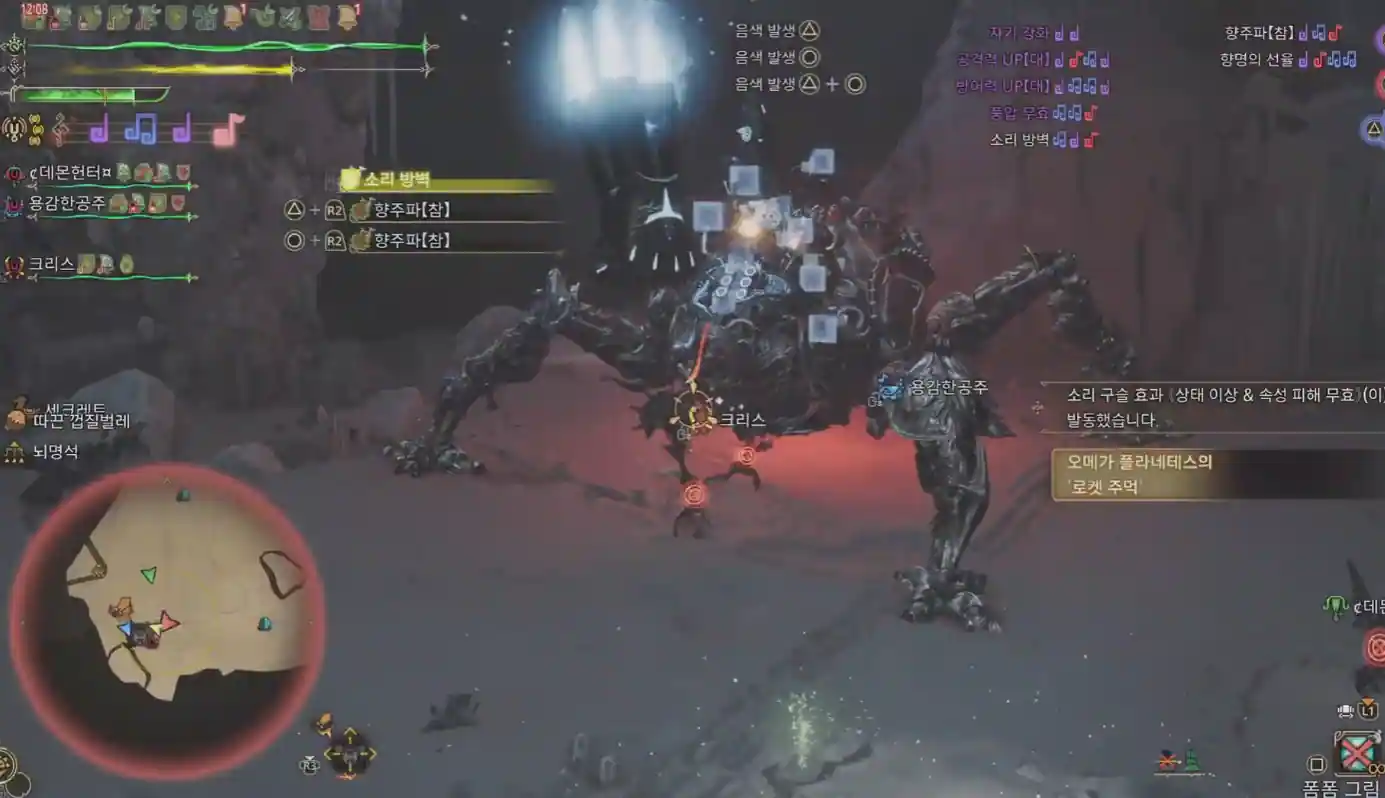Click the pink note on the music staff
The width and height of the screenshot is (1385, 798).
228,129
